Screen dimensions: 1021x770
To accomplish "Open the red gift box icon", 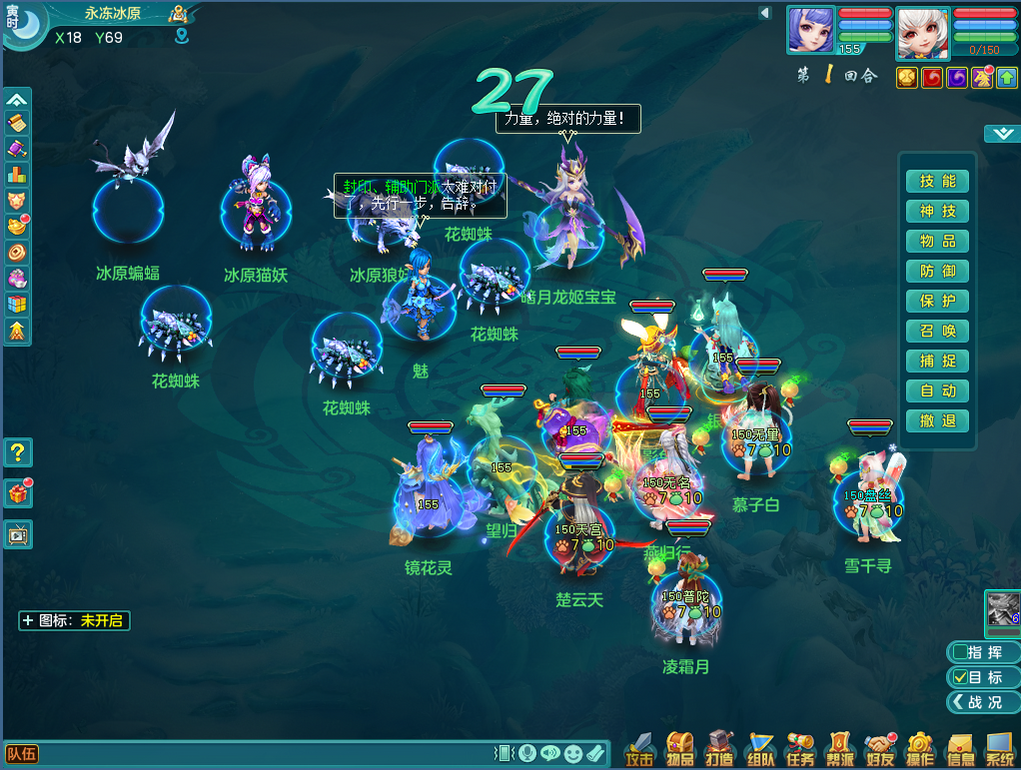I will [18, 493].
